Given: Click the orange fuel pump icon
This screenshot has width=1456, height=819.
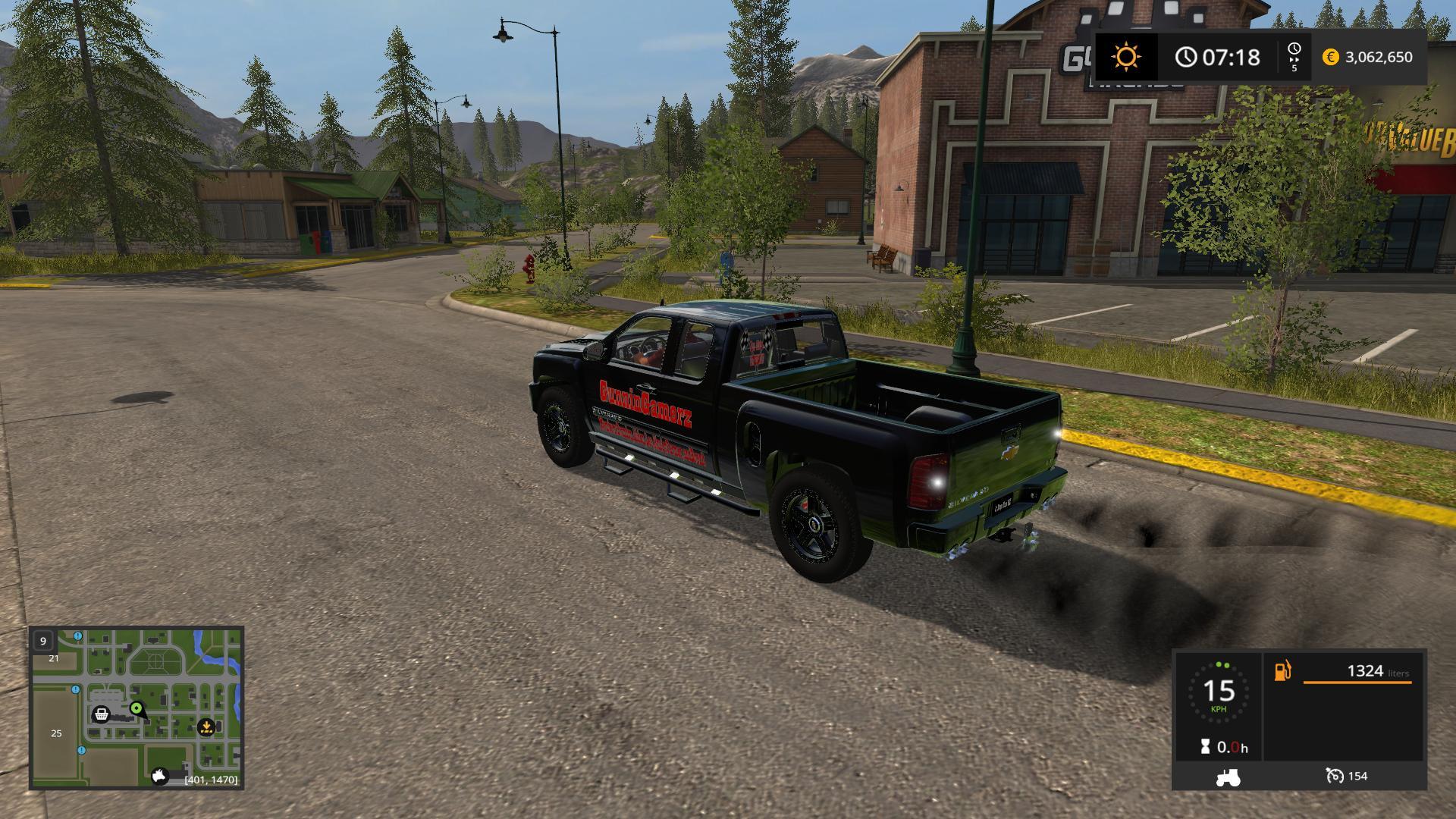Looking at the screenshot, I should click(x=1282, y=671).
